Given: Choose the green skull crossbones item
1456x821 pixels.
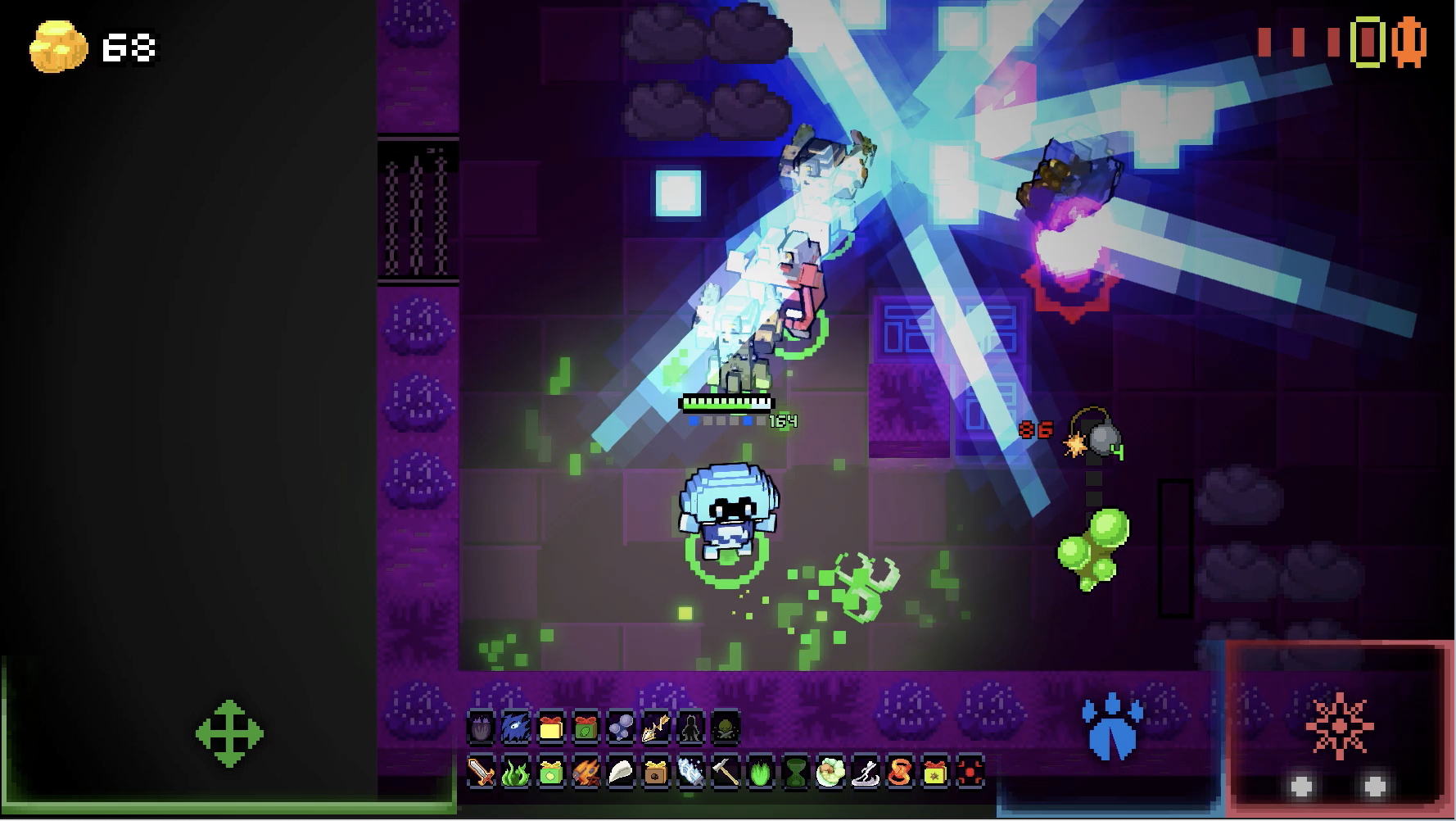Looking at the screenshot, I should (x=726, y=727).
